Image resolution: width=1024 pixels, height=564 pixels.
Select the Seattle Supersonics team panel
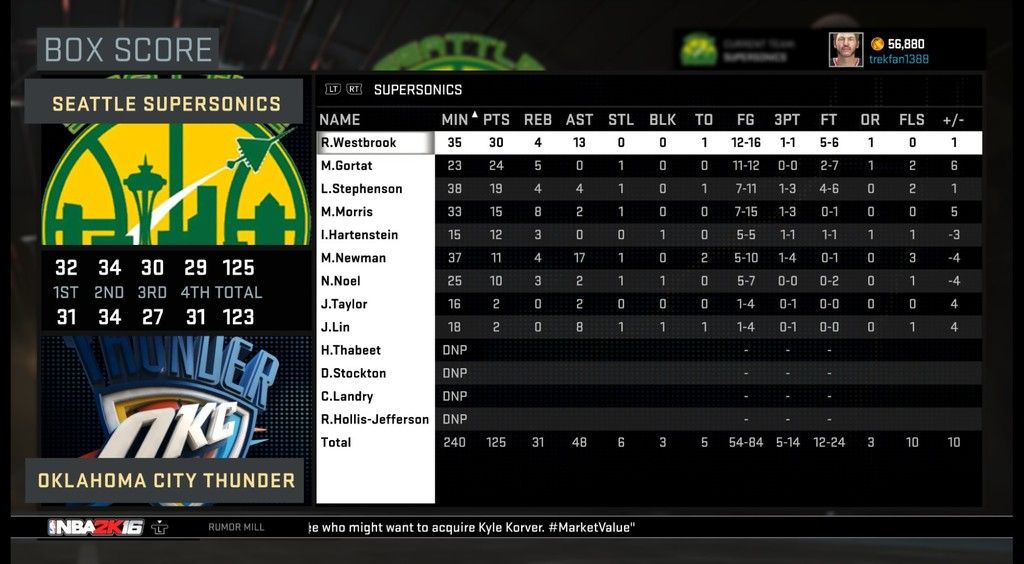(166, 103)
